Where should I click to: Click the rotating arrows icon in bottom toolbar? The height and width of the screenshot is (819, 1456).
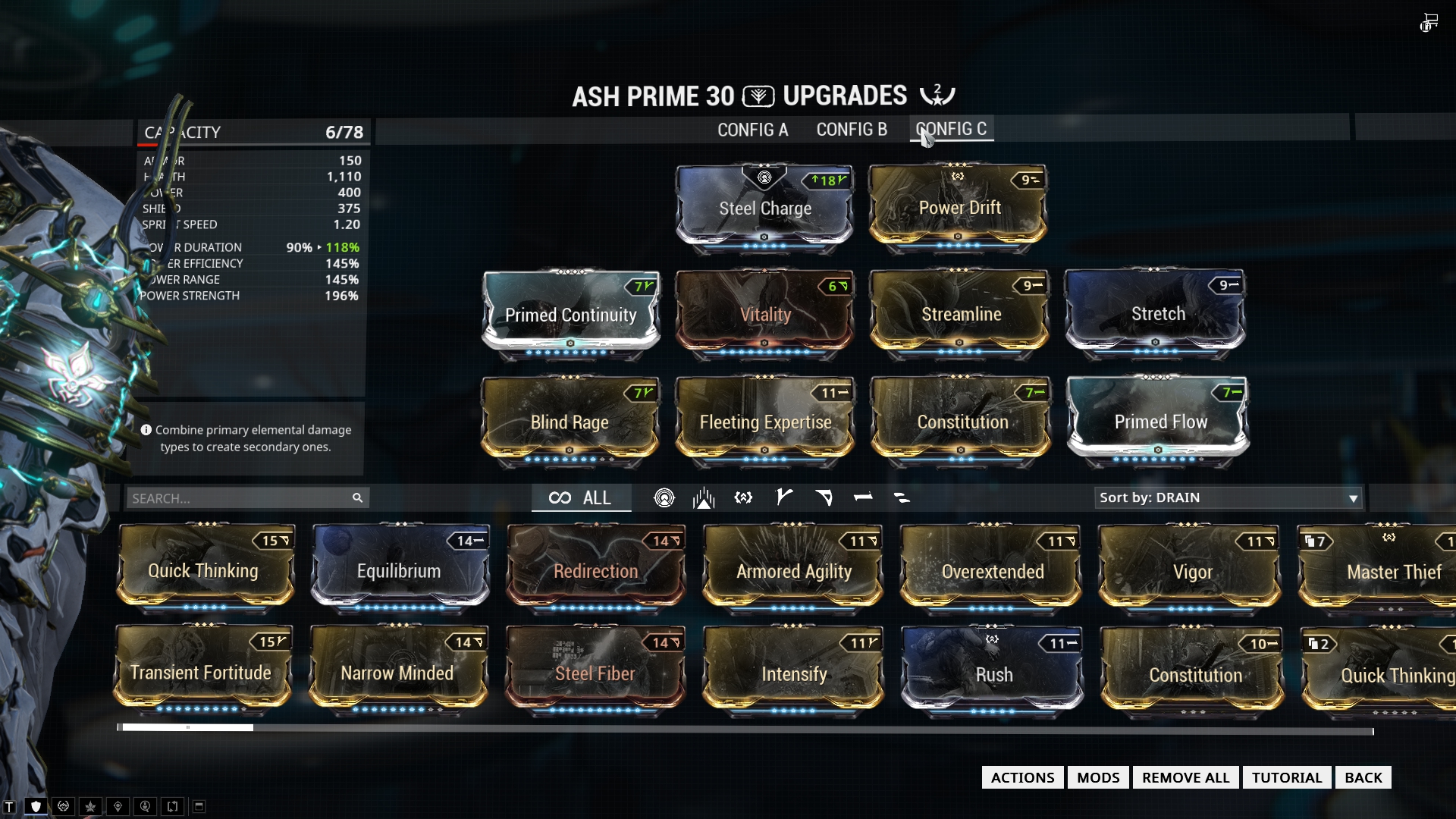click(x=172, y=806)
